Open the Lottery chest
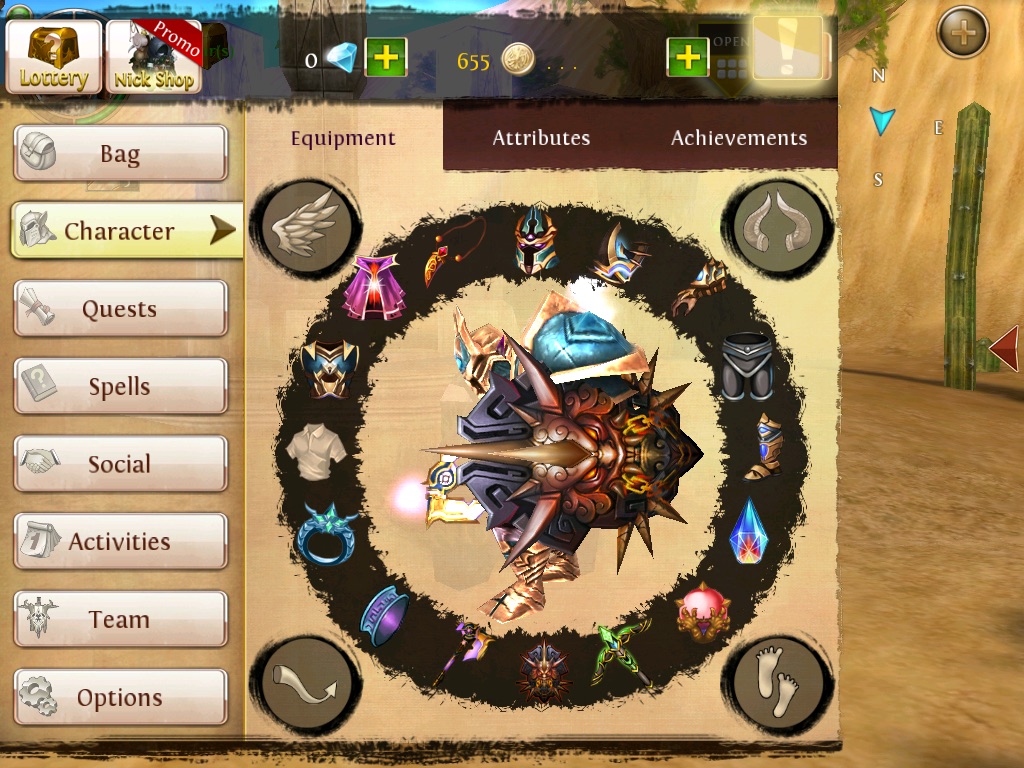1024x768 pixels. (x=54, y=56)
